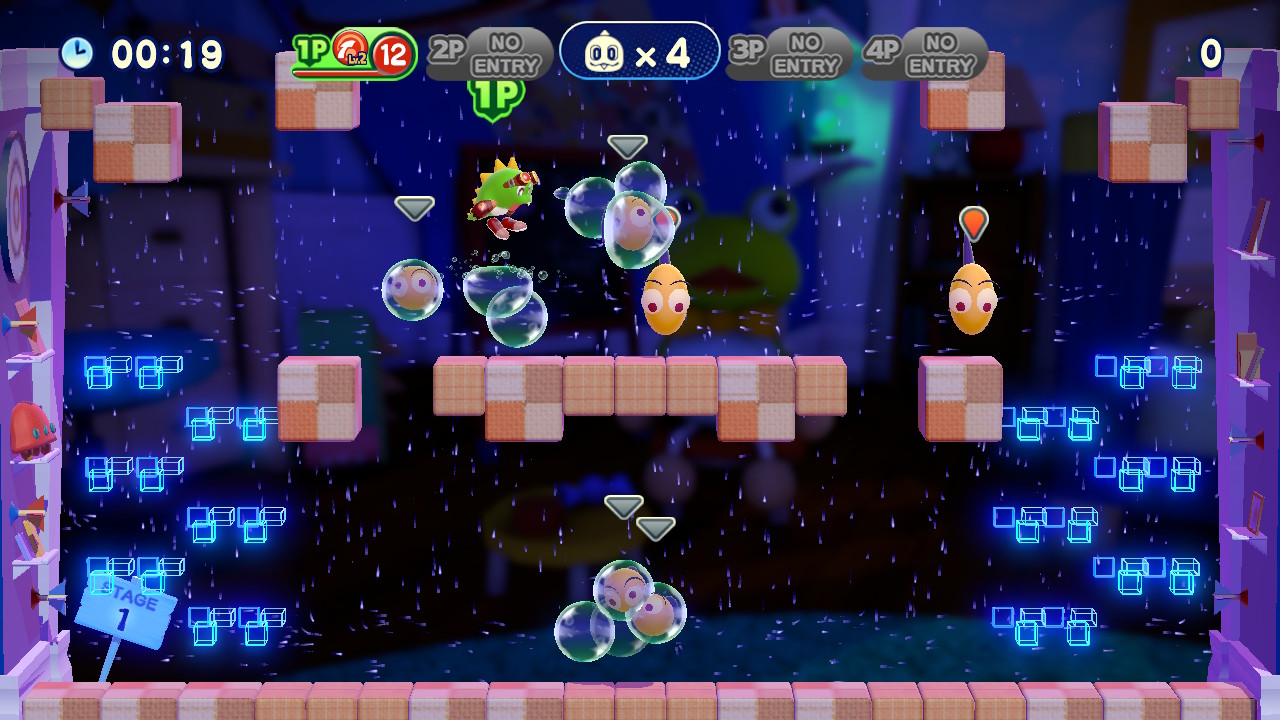This screenshot has width=1280, height=720.
Task: Select the 4P NO ENTRY slot
Action: (x=925, y=54)
